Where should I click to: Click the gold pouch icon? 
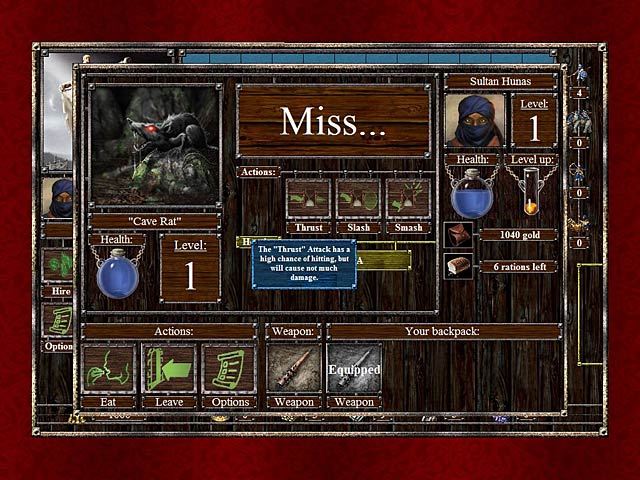[457, 235]
